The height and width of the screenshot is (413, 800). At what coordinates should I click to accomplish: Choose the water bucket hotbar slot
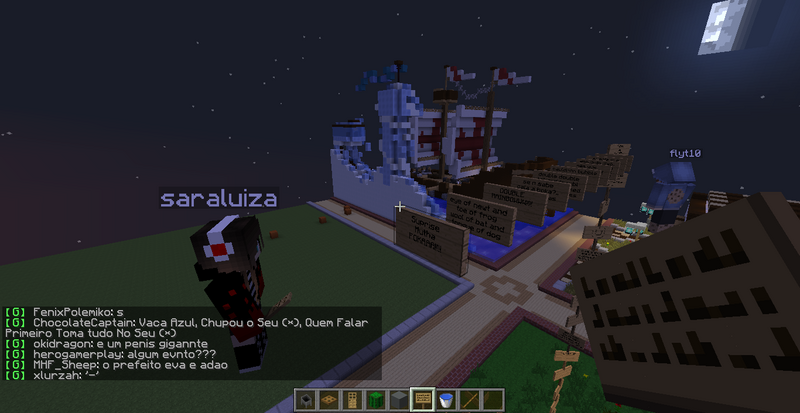click(x=444, y=400)
